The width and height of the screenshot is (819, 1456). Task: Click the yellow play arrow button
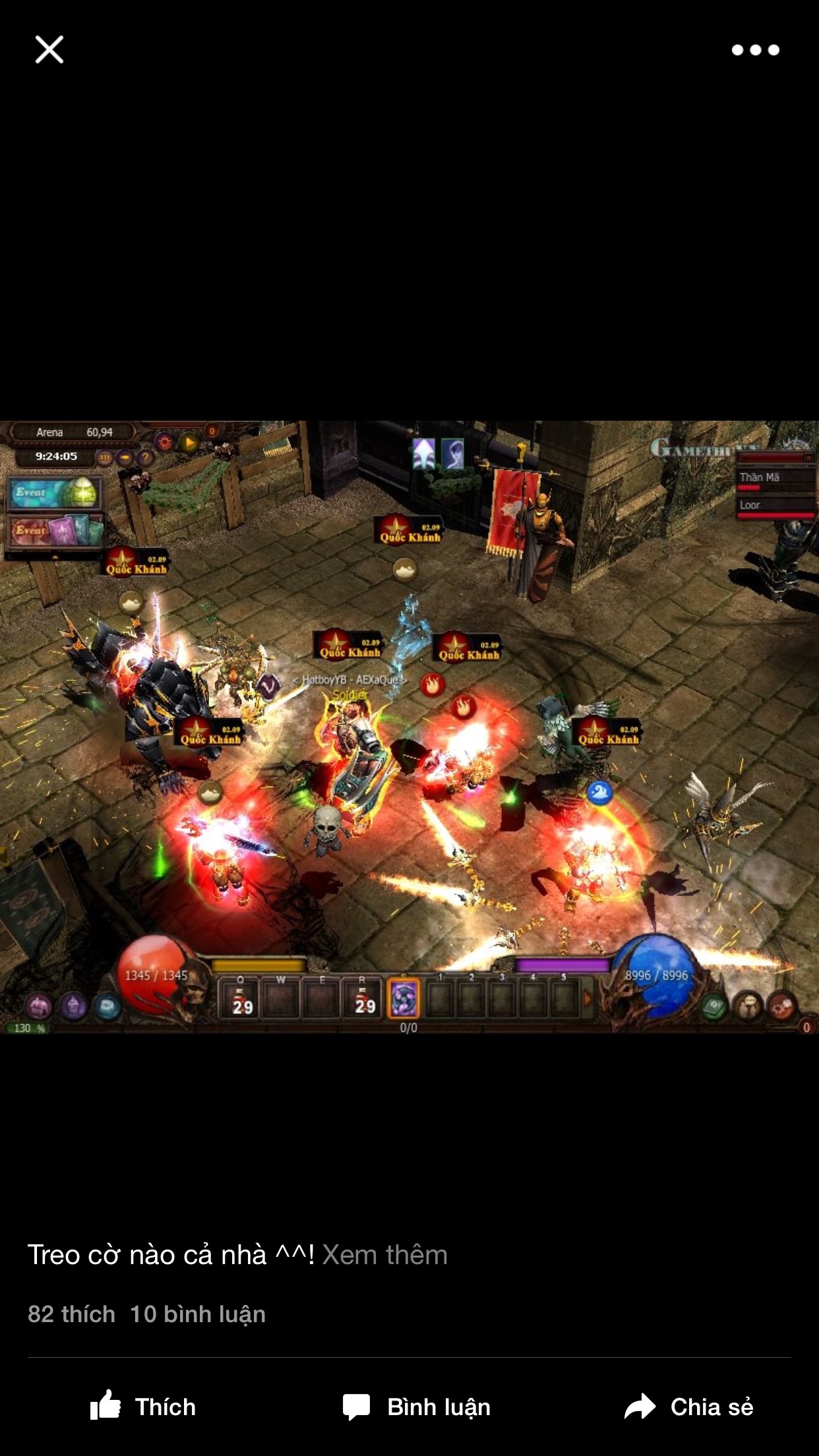point(189,442)
